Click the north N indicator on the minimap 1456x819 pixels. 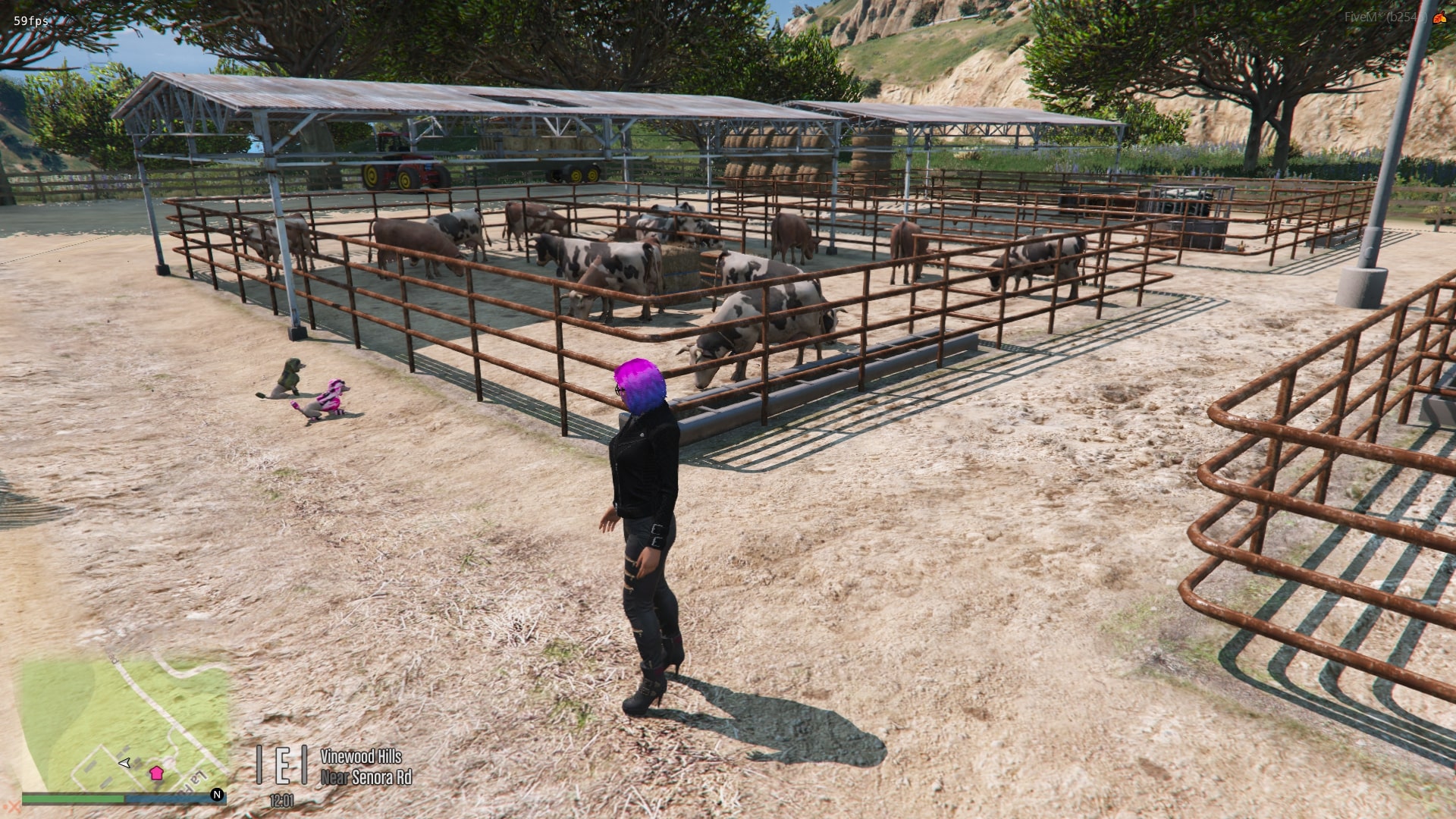pyautogui.click(x=217, y=795)
